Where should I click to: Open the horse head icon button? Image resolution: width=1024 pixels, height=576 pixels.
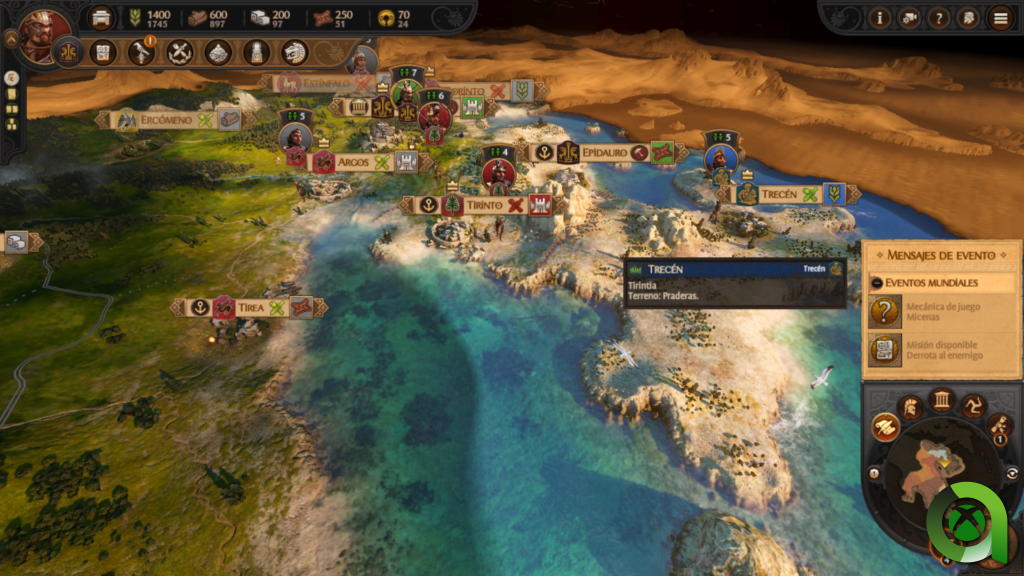point(294,52)
